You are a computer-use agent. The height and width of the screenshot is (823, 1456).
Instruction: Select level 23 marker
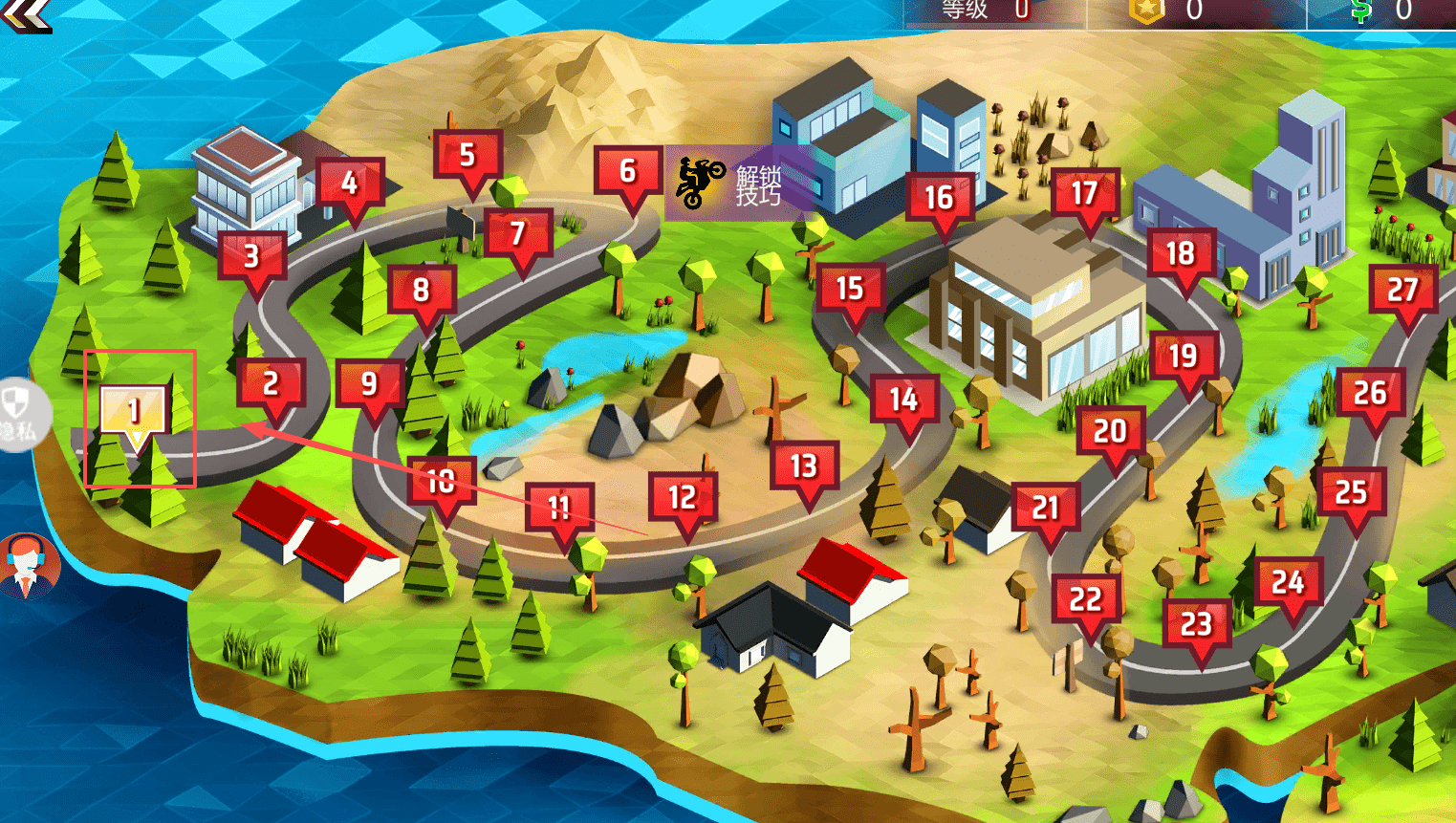(x=1196, y=625)
